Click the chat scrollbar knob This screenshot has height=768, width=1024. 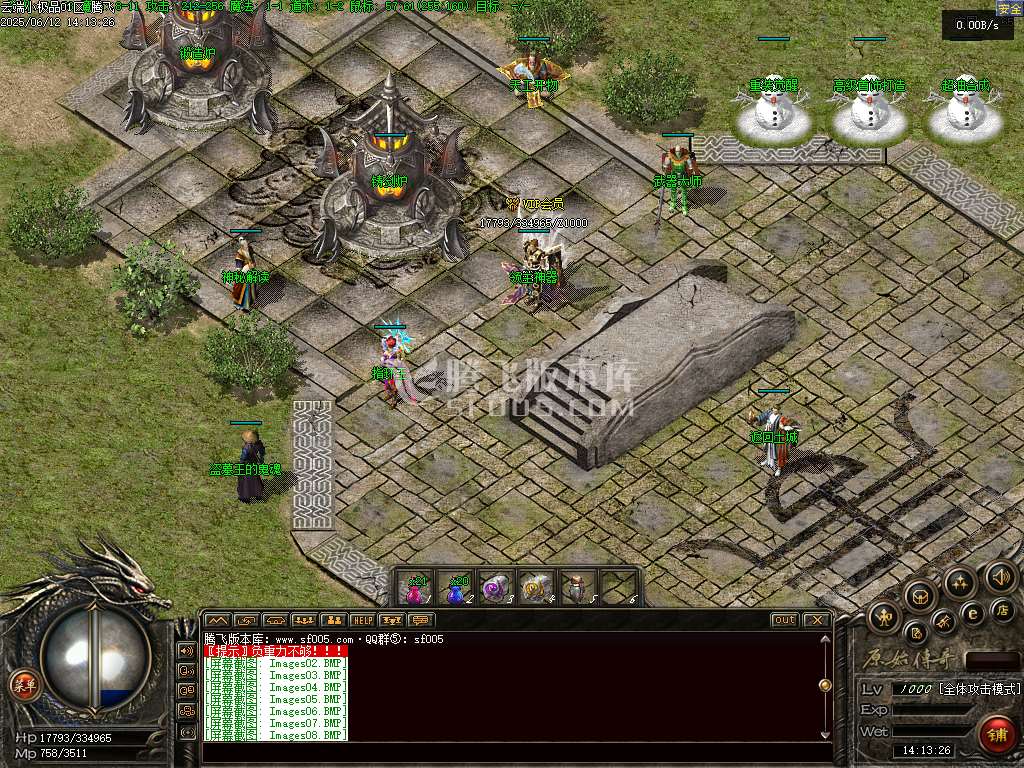pyautogui.click(x=825, y=685)
